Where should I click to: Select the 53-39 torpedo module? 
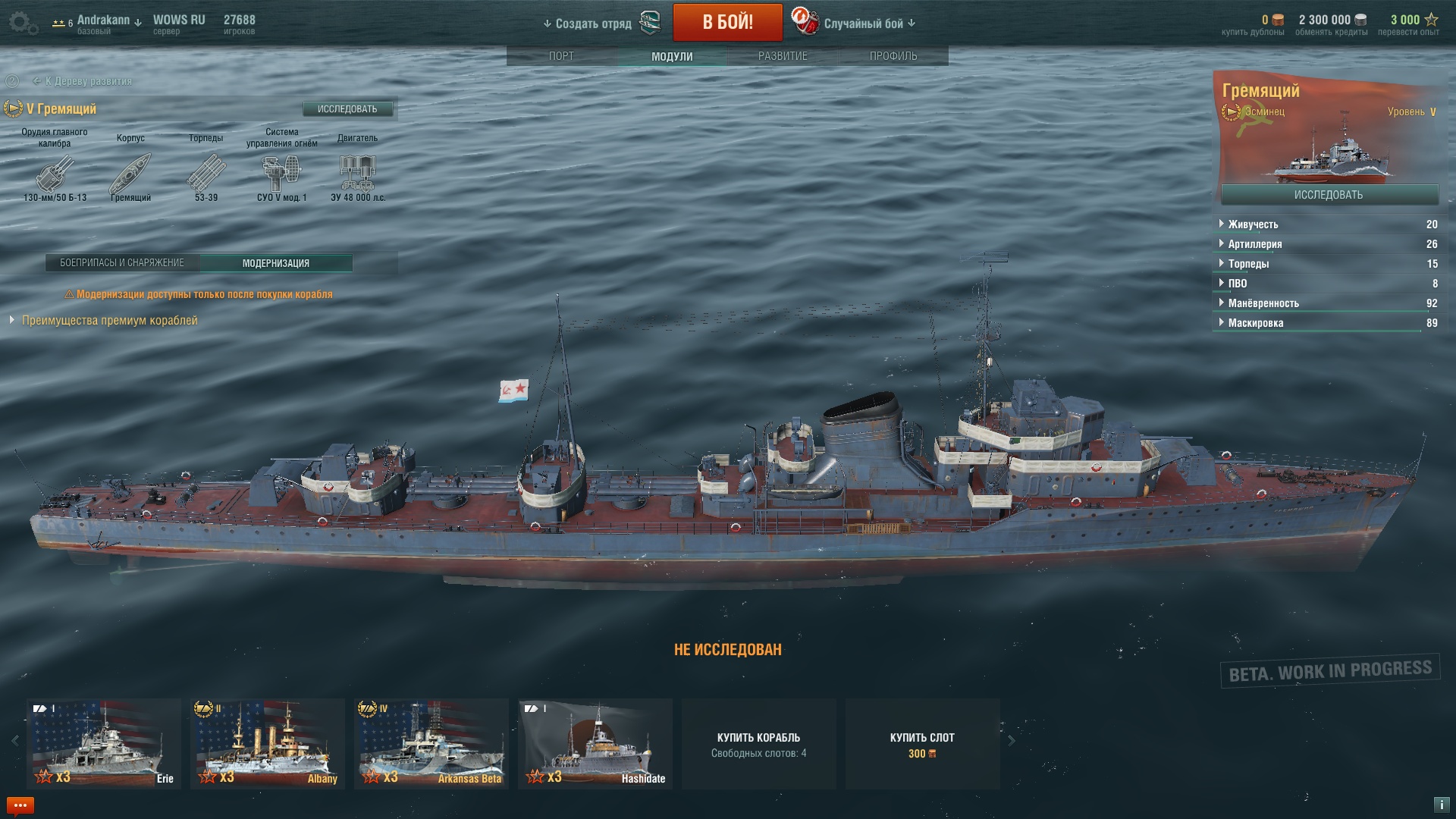coord(206,174)
